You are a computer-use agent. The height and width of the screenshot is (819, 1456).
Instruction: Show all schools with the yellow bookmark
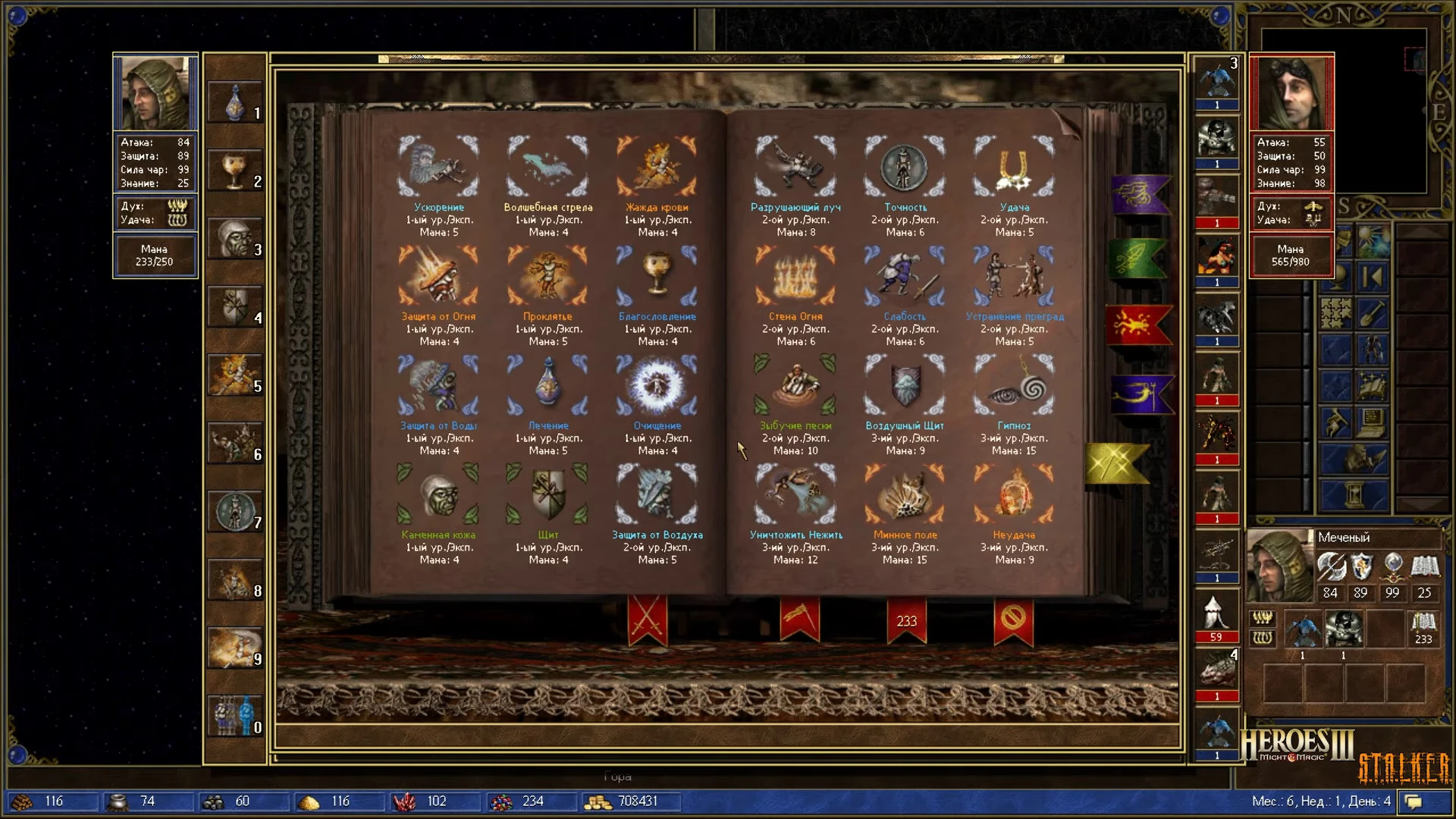tap(1116, 464)
